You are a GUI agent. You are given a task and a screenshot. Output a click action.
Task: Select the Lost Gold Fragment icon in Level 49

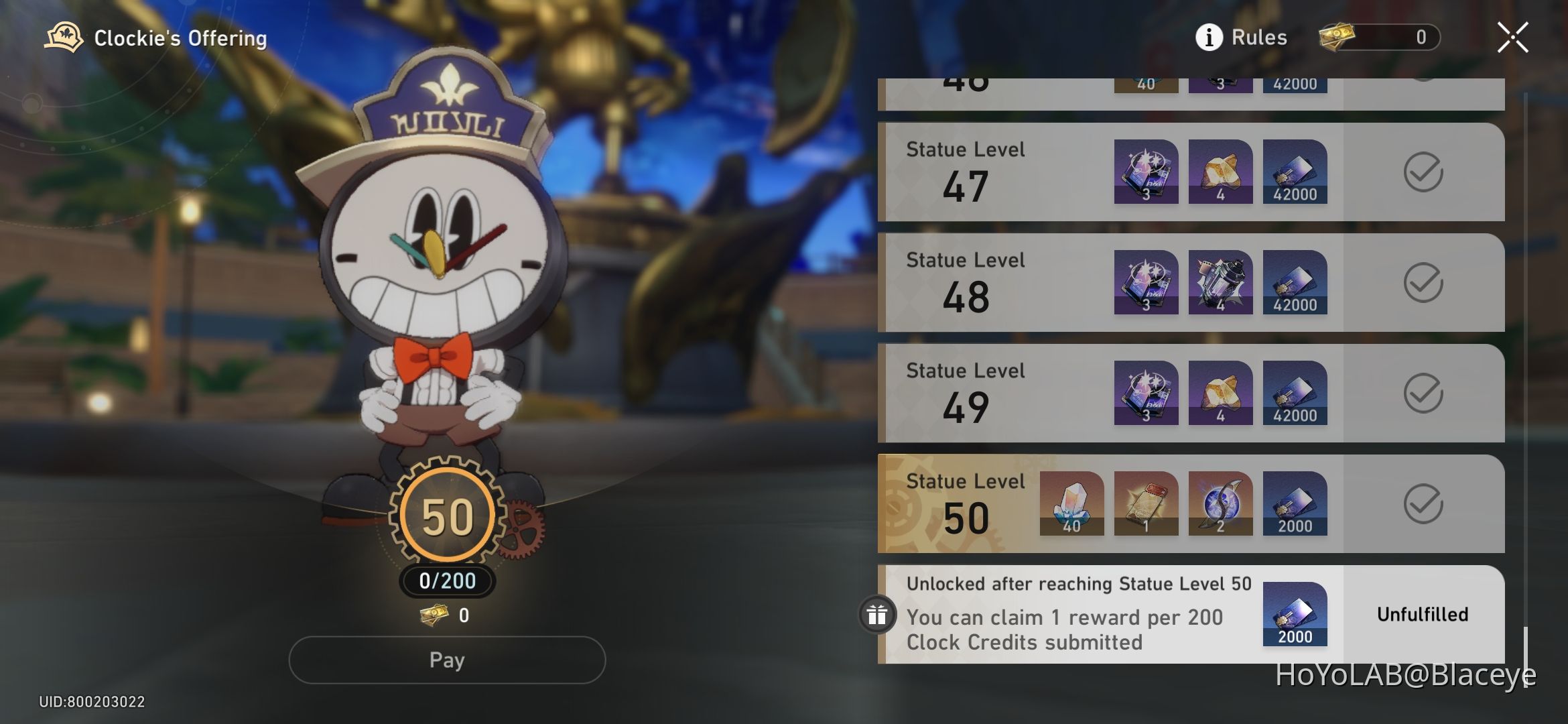click(1220, 394)
